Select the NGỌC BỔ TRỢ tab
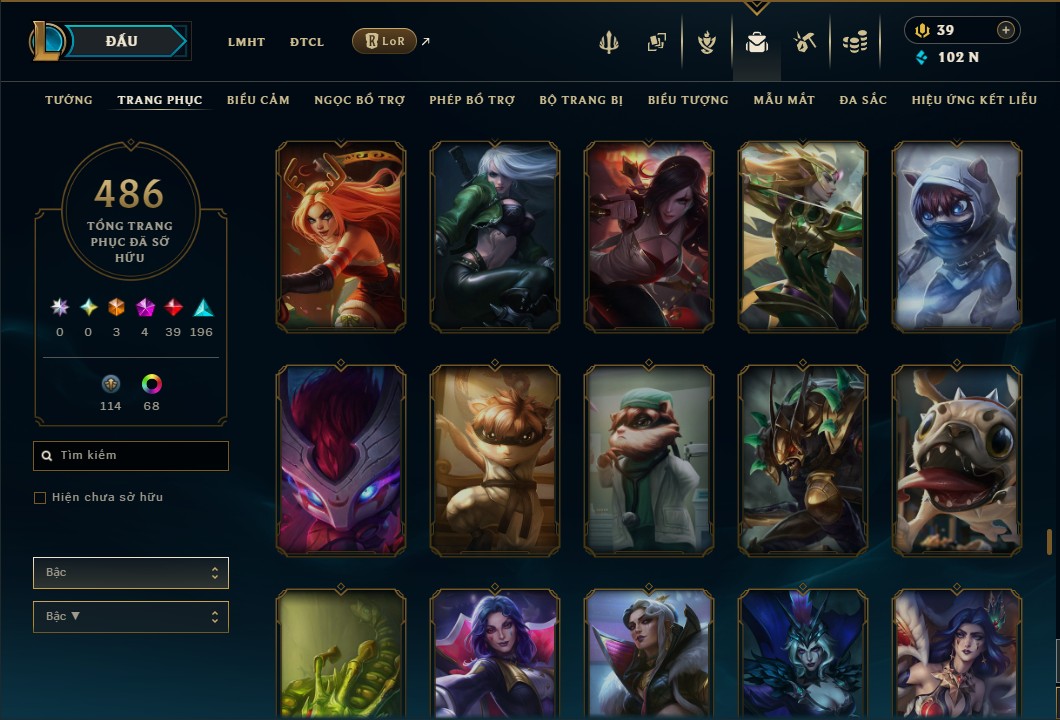1060x720 pixels. 359,100
